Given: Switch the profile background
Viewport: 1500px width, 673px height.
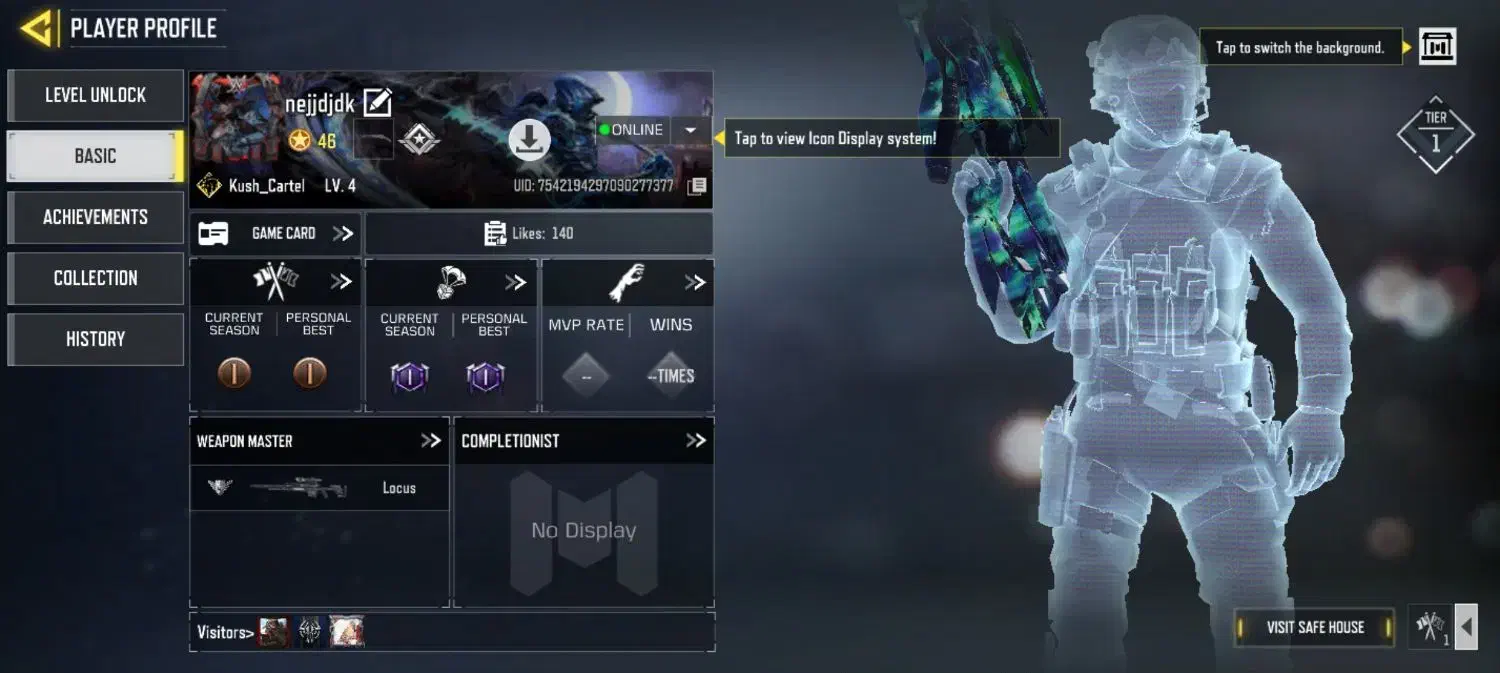Looking at the screenshot, I should [1437, 47].
